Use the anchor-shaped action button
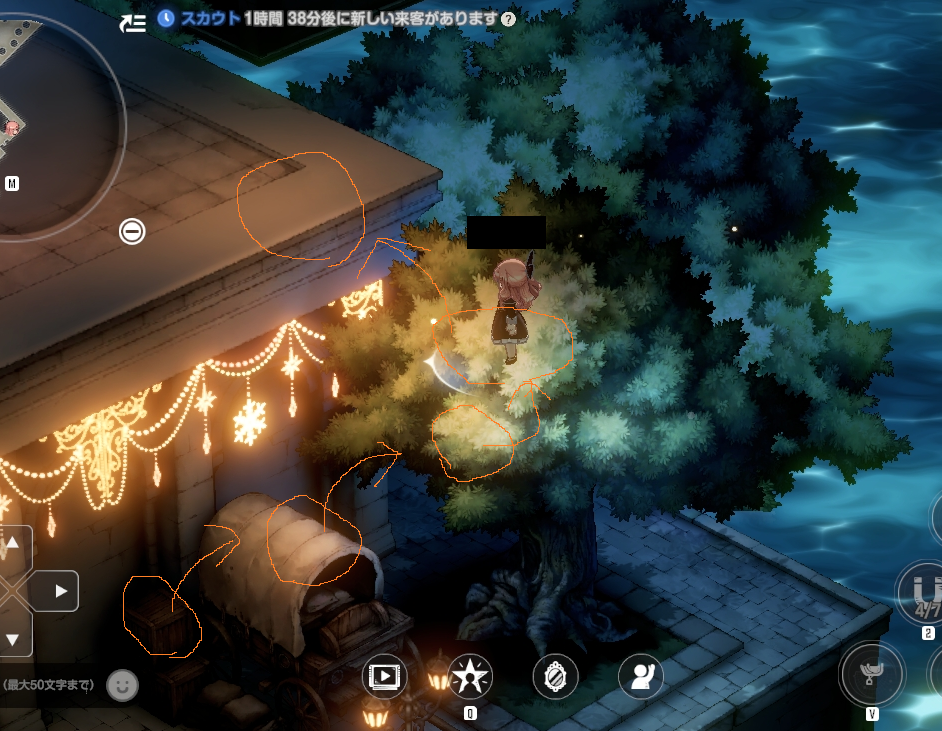Screen dimensions: 942x731 click(x=871, y=673)
